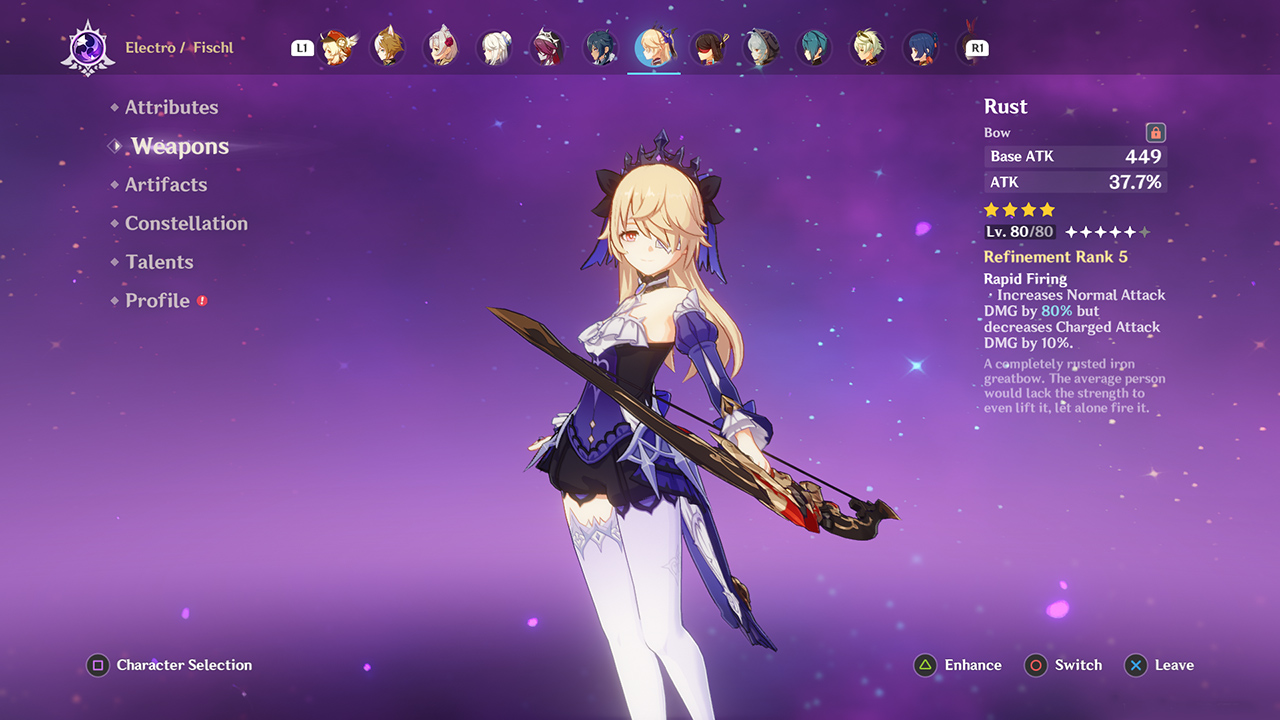Click the L1 shoulder button indicator
The width and height of the screenshot is (1280, 720).
(x=302, y=47)
